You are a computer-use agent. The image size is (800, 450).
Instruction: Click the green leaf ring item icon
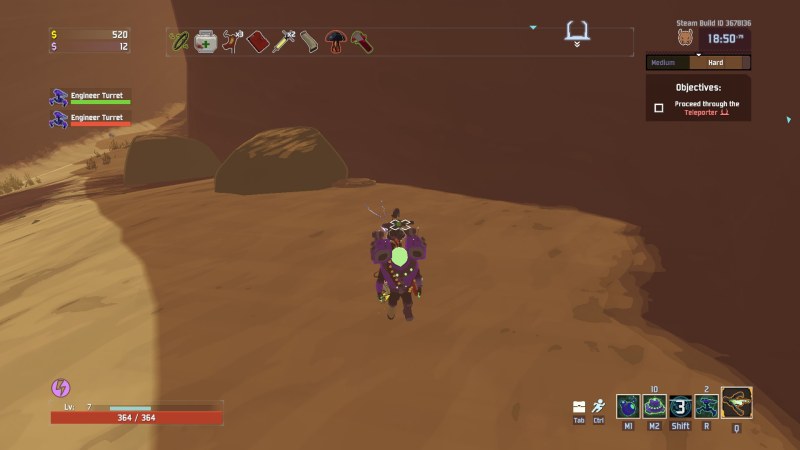pos(180,42)
